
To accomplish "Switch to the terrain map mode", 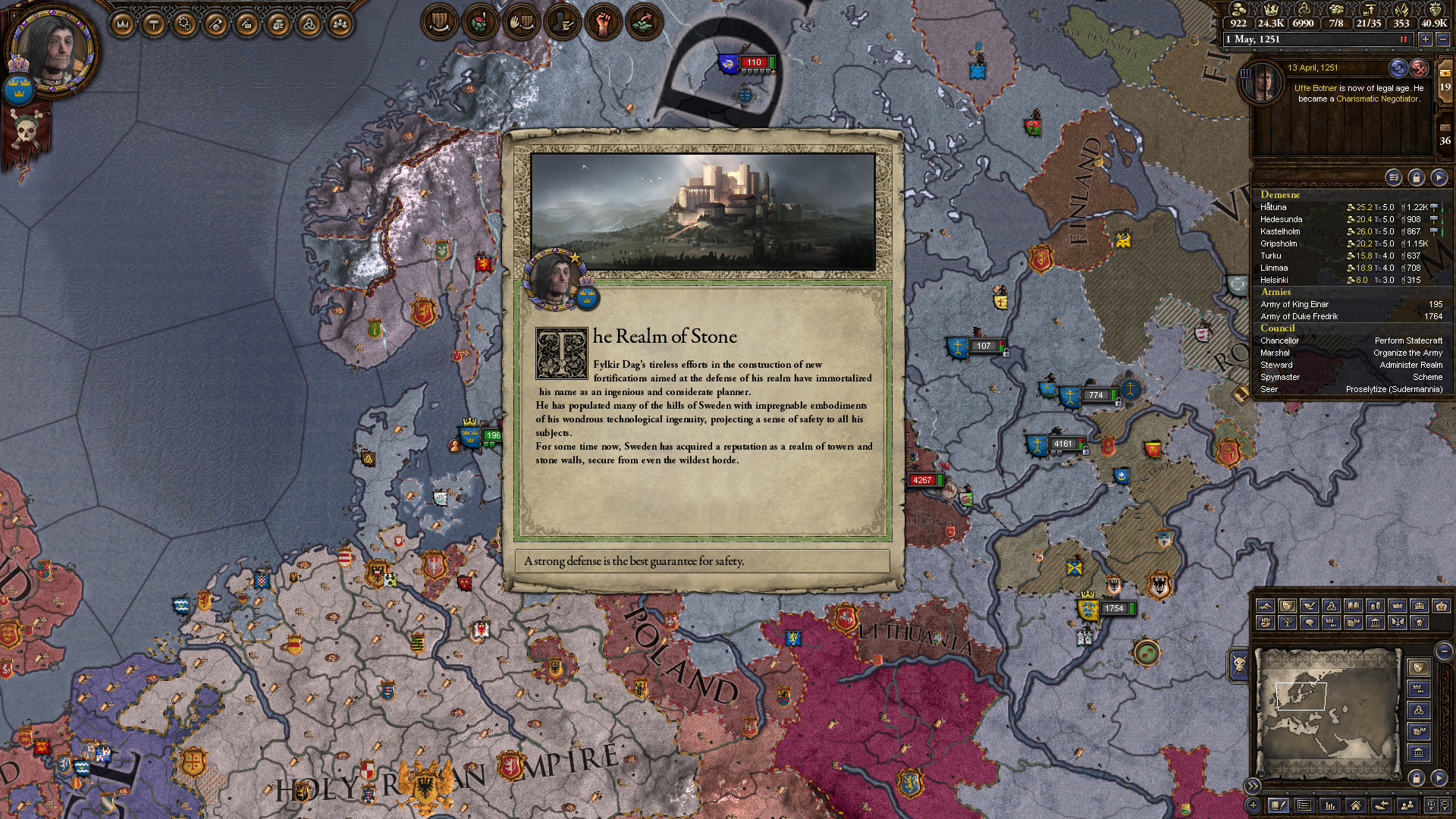I will tap(1265, 606).
